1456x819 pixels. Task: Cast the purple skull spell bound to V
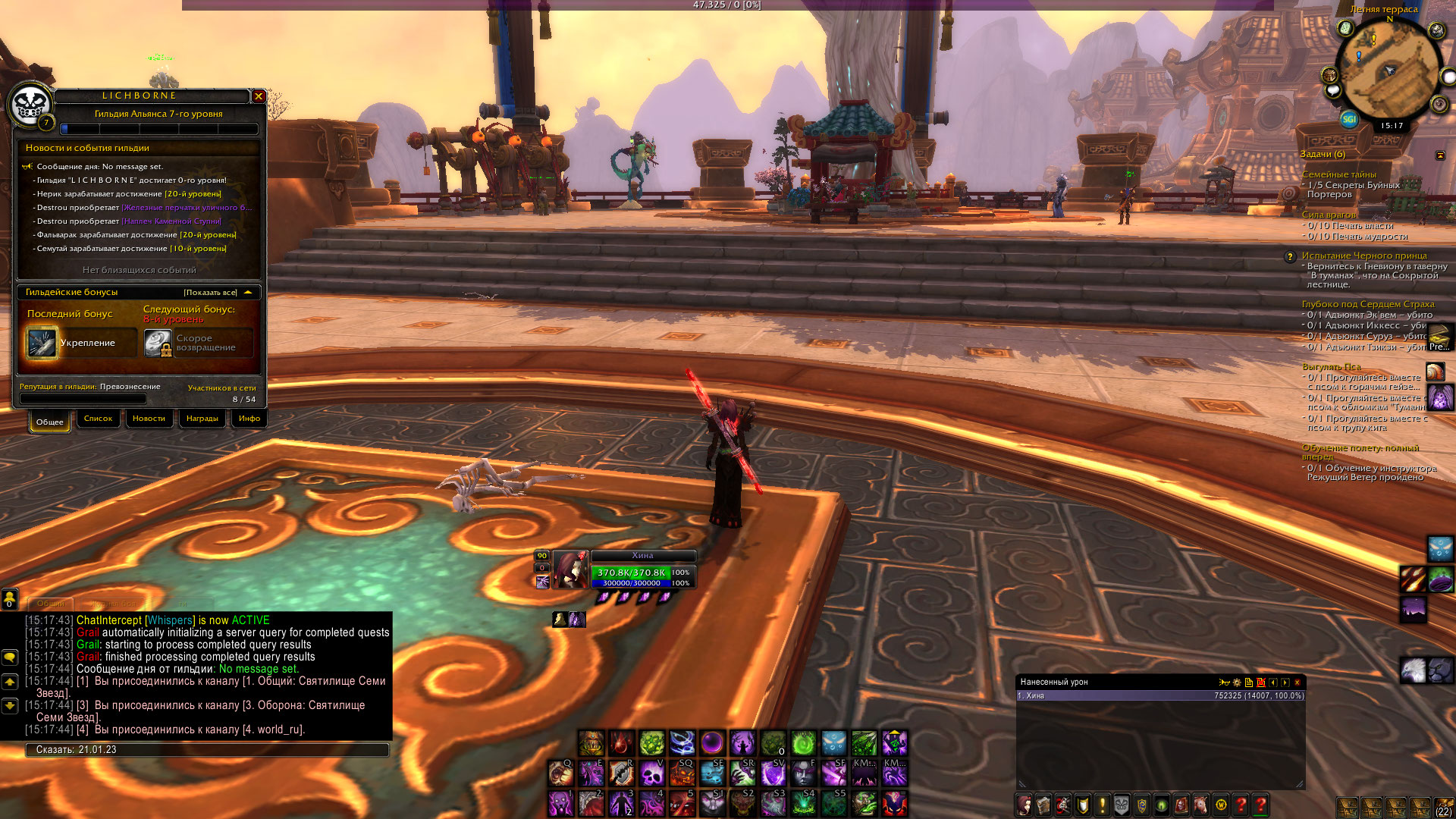(651, 773)
